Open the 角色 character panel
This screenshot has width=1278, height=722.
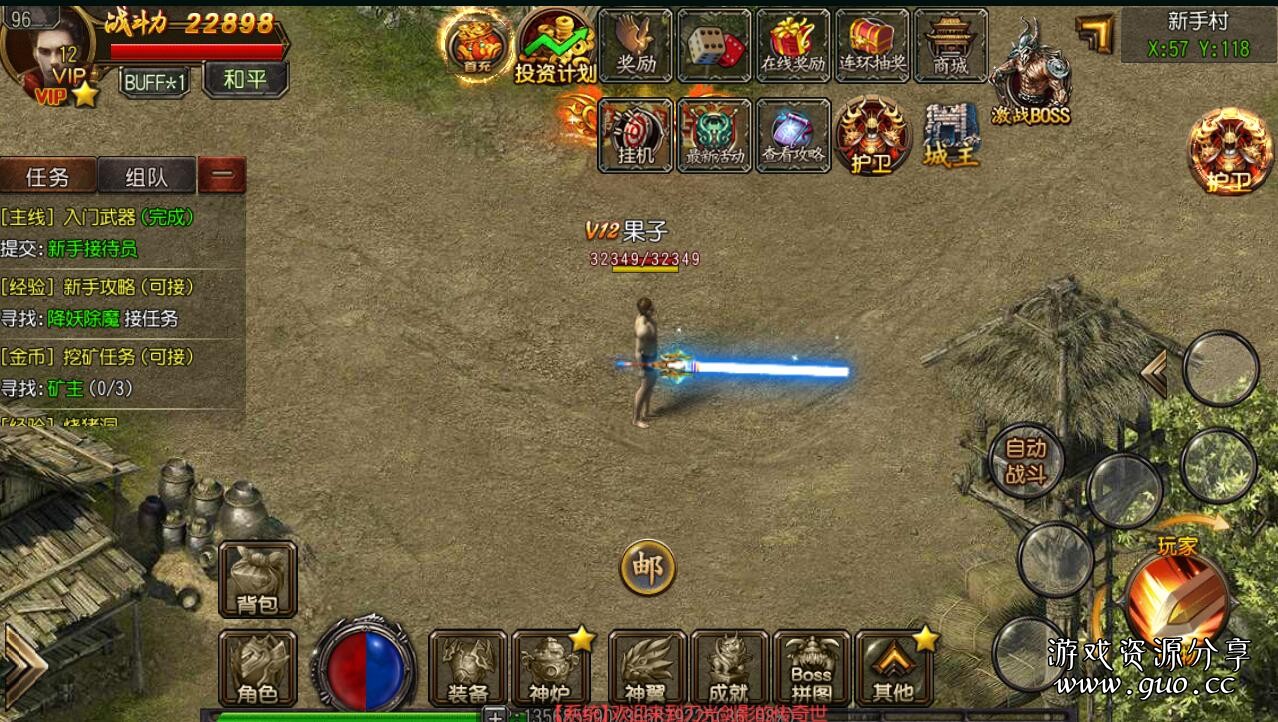click(x=258, y=668)
